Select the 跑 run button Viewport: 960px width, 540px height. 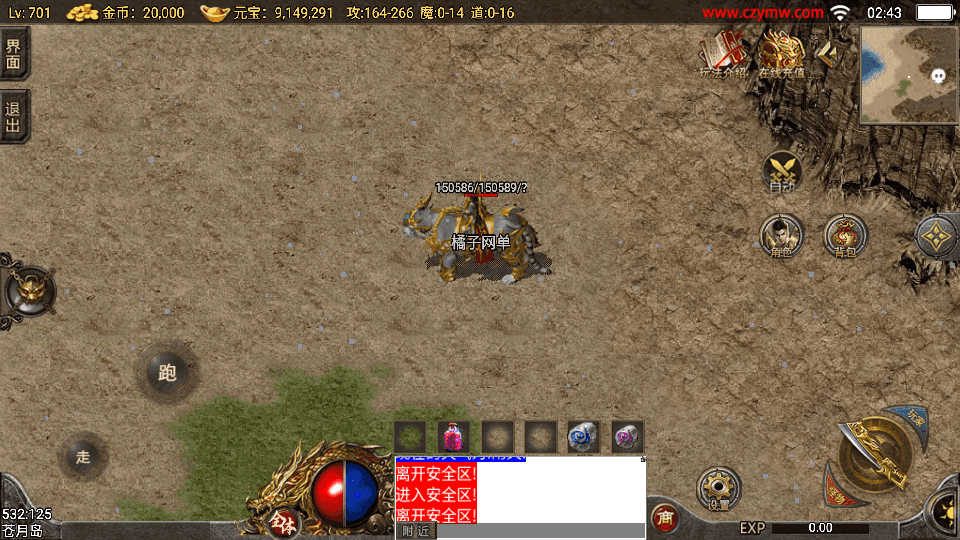coord(167,373)
